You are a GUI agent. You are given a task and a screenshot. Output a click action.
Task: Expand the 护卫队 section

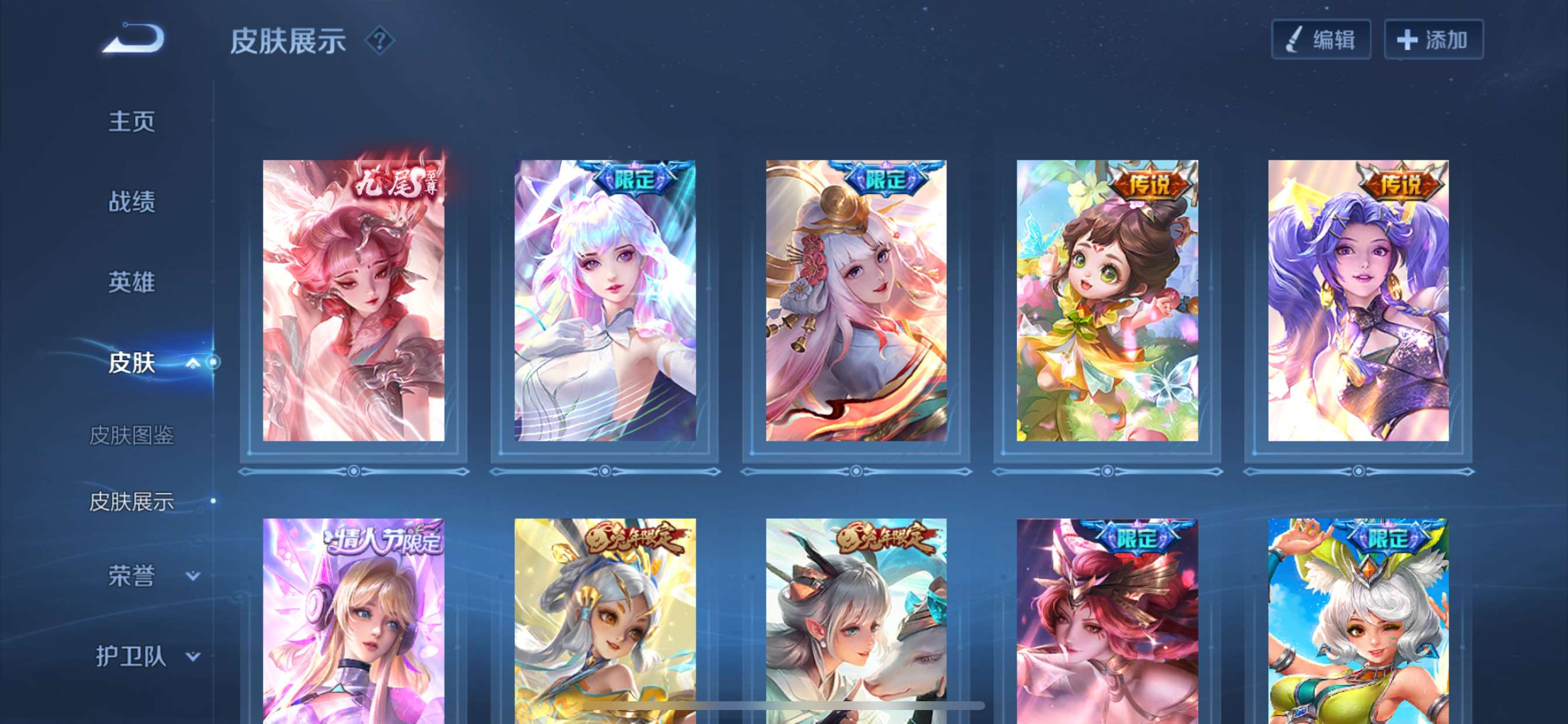(x=192, y=656)
